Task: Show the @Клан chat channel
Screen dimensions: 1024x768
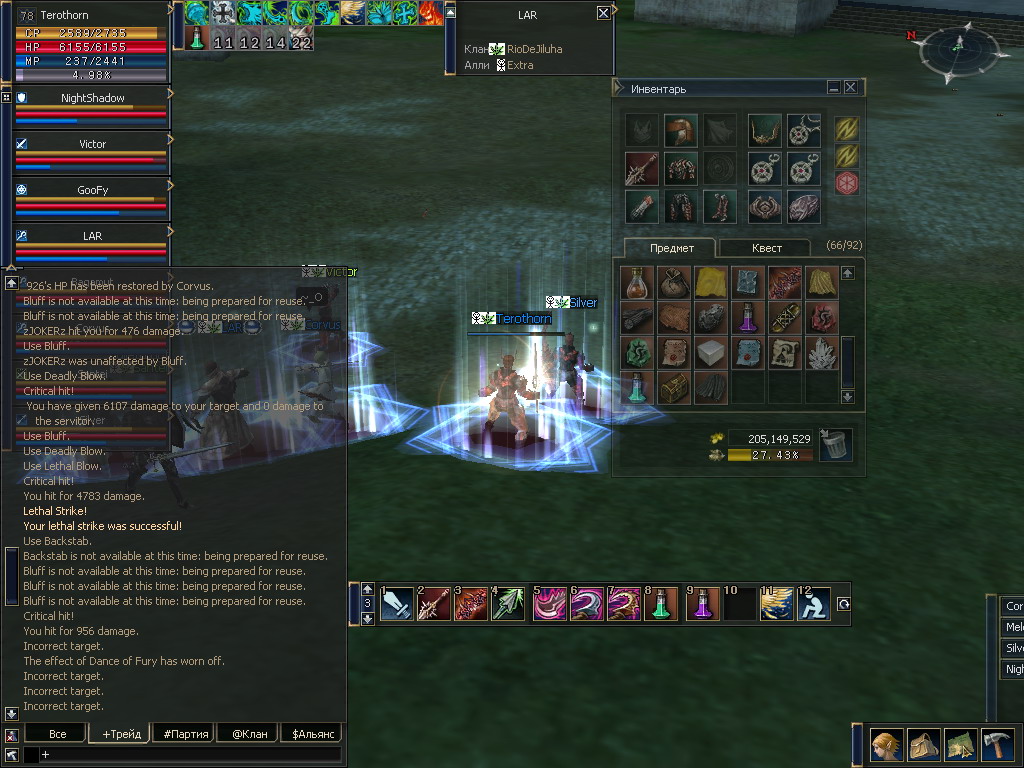Action: pyautogui.click(x=249, y=734)
